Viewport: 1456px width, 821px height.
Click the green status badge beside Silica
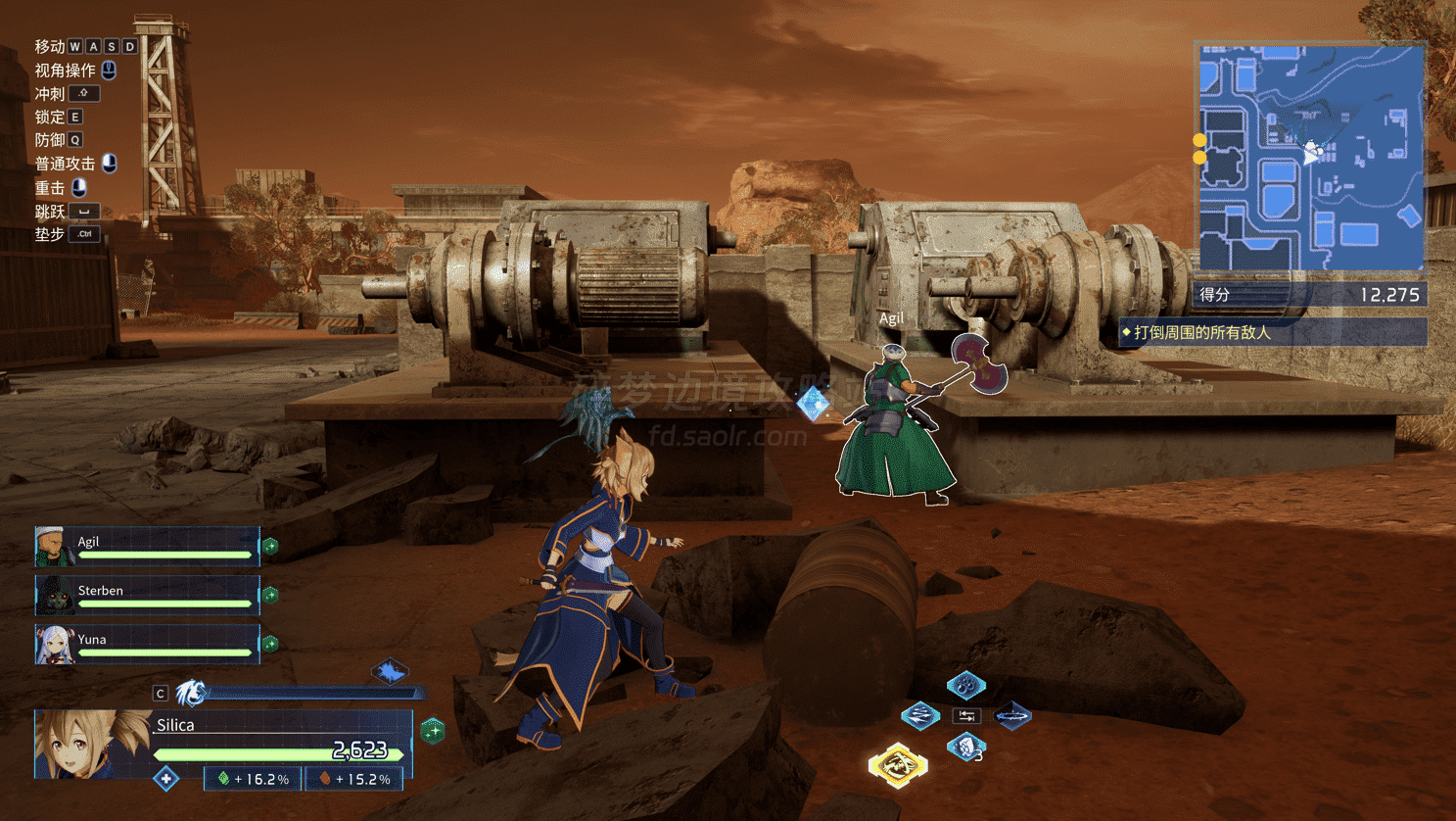(x=433, y=731)
